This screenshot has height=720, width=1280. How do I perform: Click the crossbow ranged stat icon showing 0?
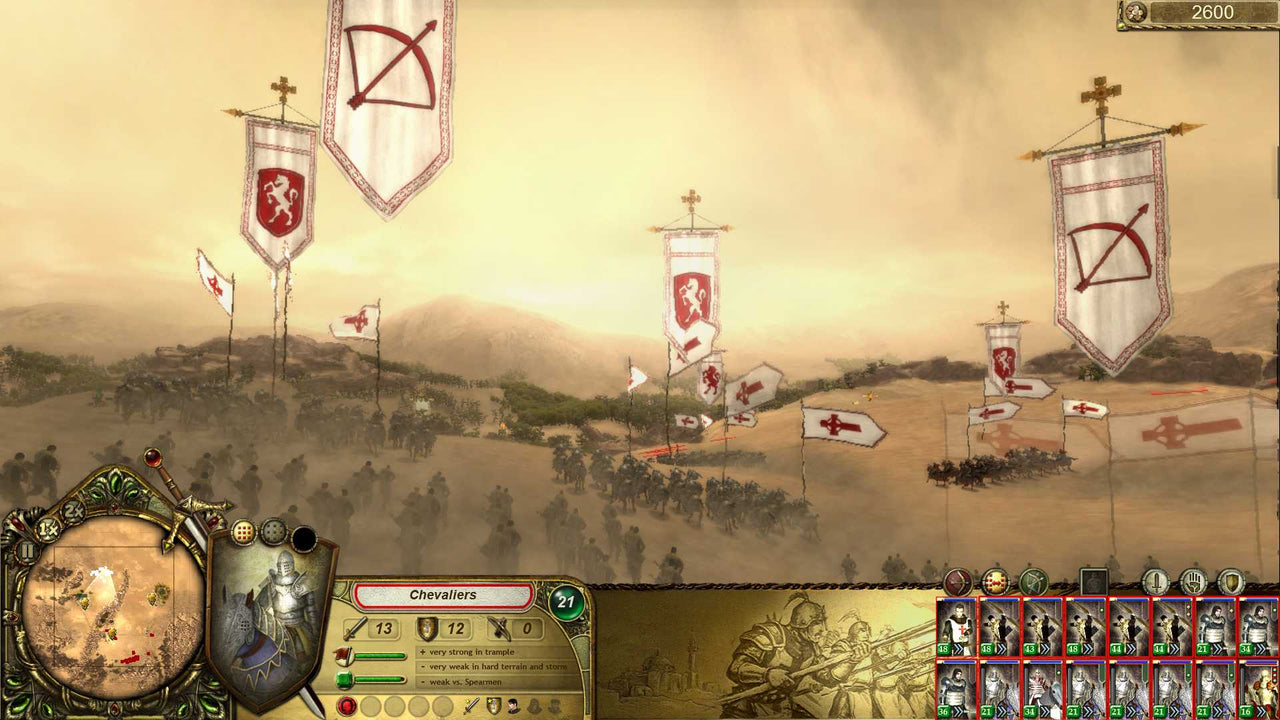(498, 628)
